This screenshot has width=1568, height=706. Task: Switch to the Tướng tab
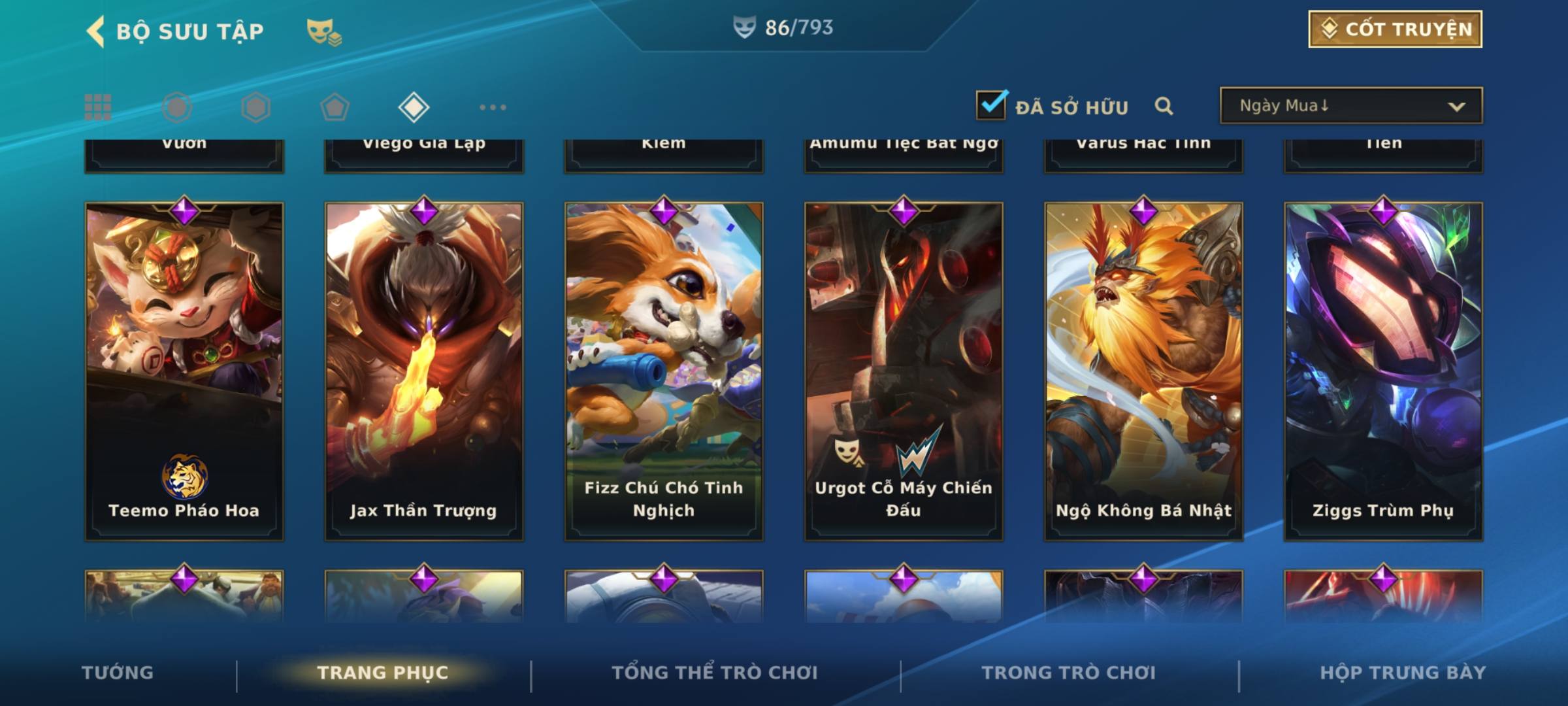point(118,673)
